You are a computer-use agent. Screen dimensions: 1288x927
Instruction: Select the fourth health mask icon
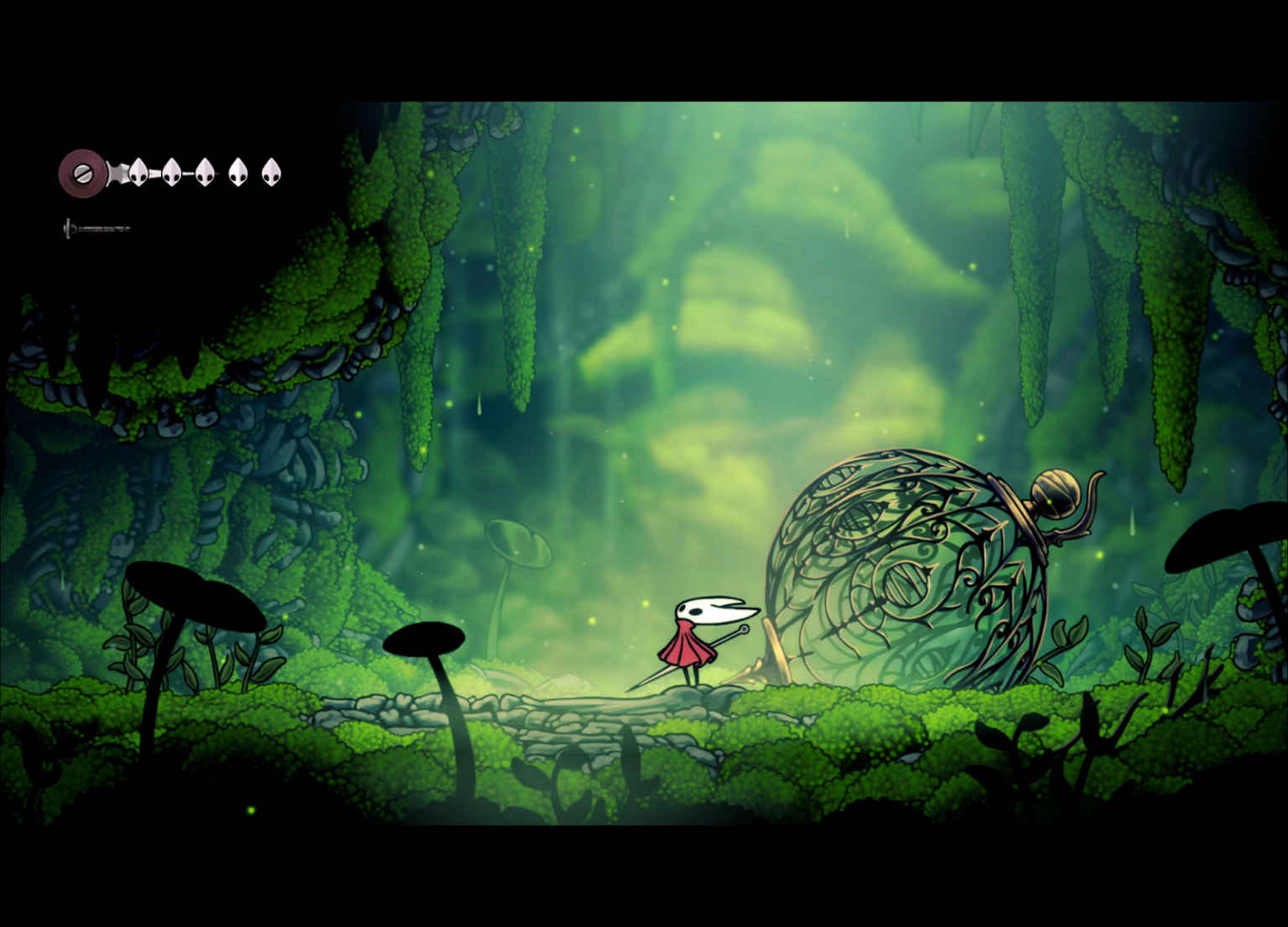pyautogui.click(x=237, y=173)
